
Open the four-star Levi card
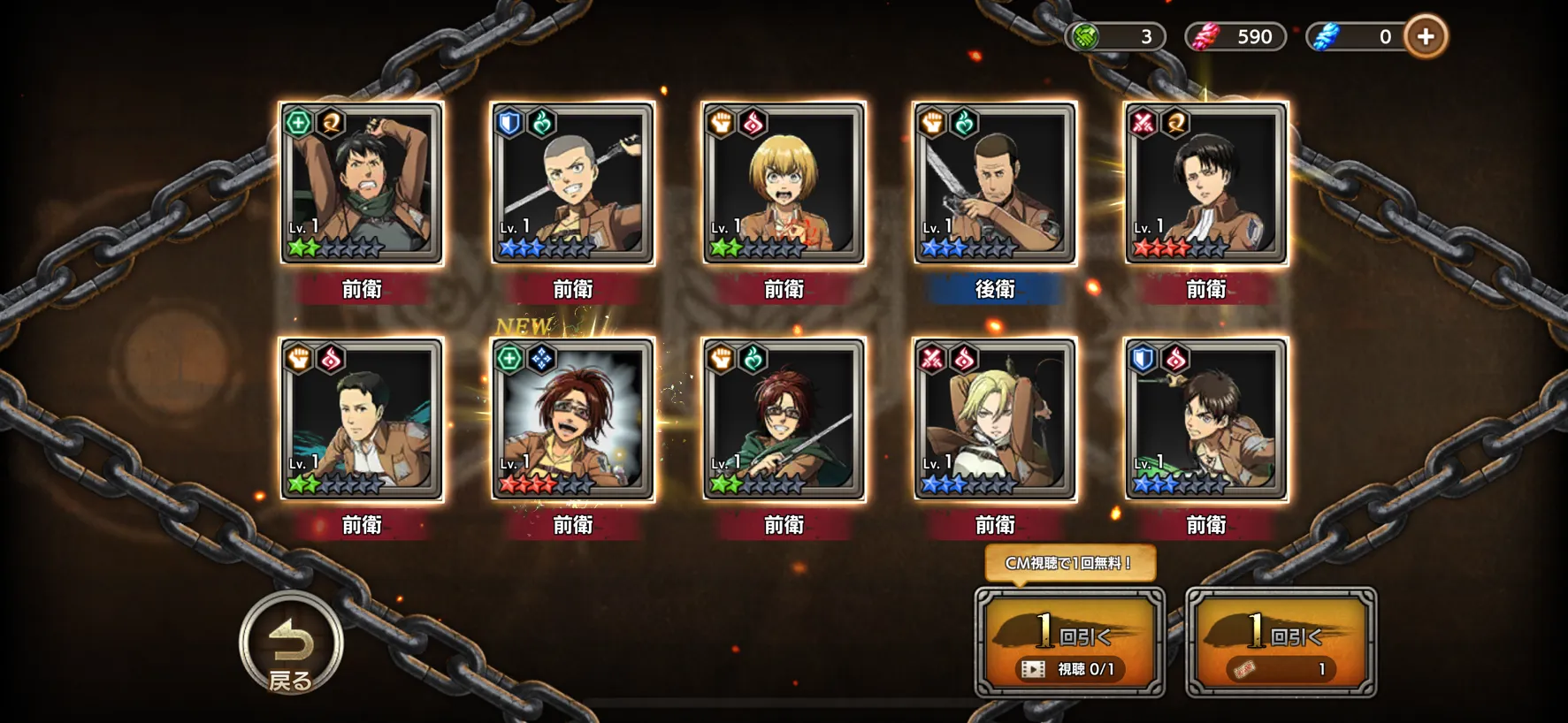point(1206,183)
